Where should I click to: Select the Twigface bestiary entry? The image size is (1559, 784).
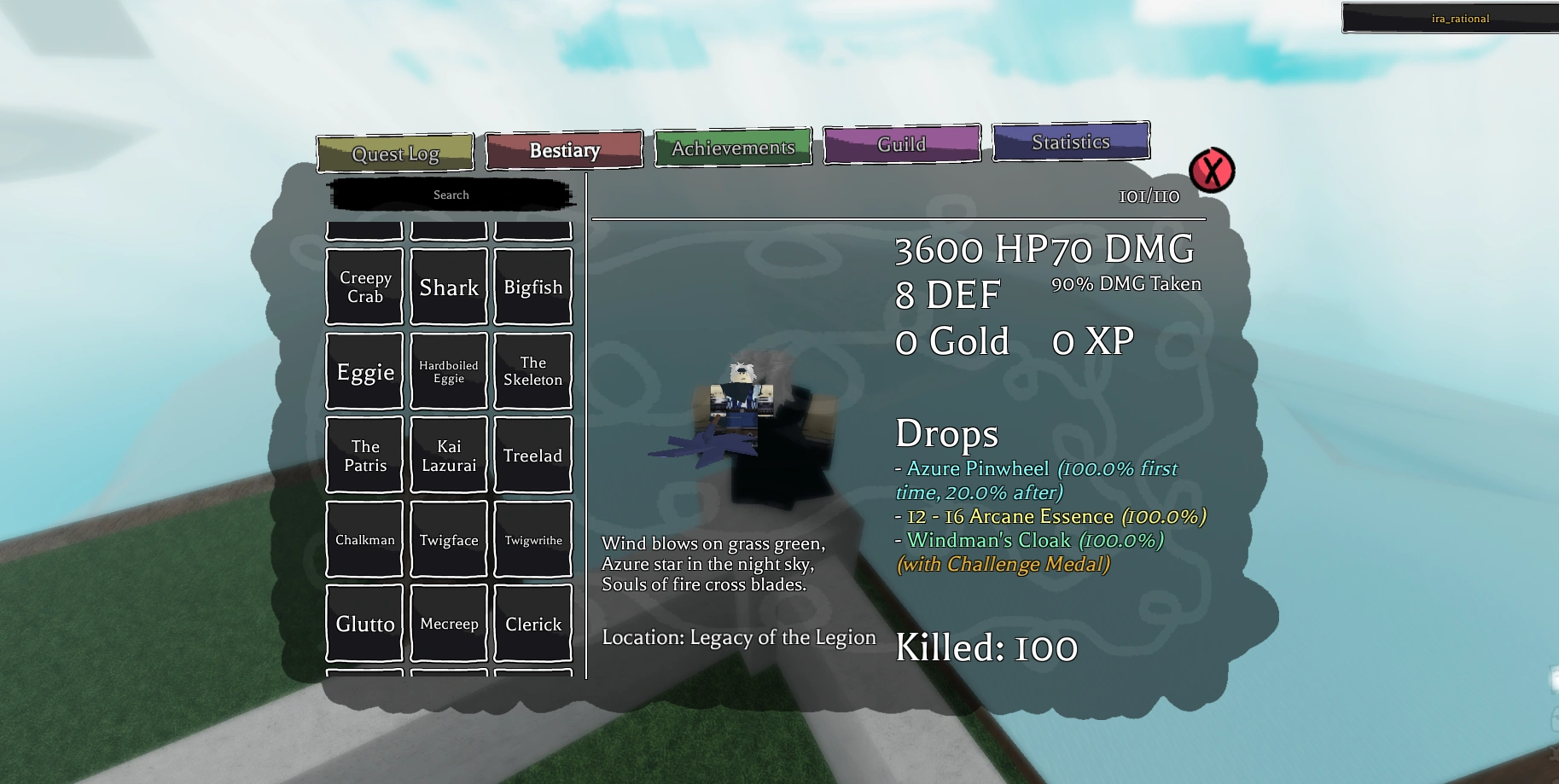[x=449, y=539]
